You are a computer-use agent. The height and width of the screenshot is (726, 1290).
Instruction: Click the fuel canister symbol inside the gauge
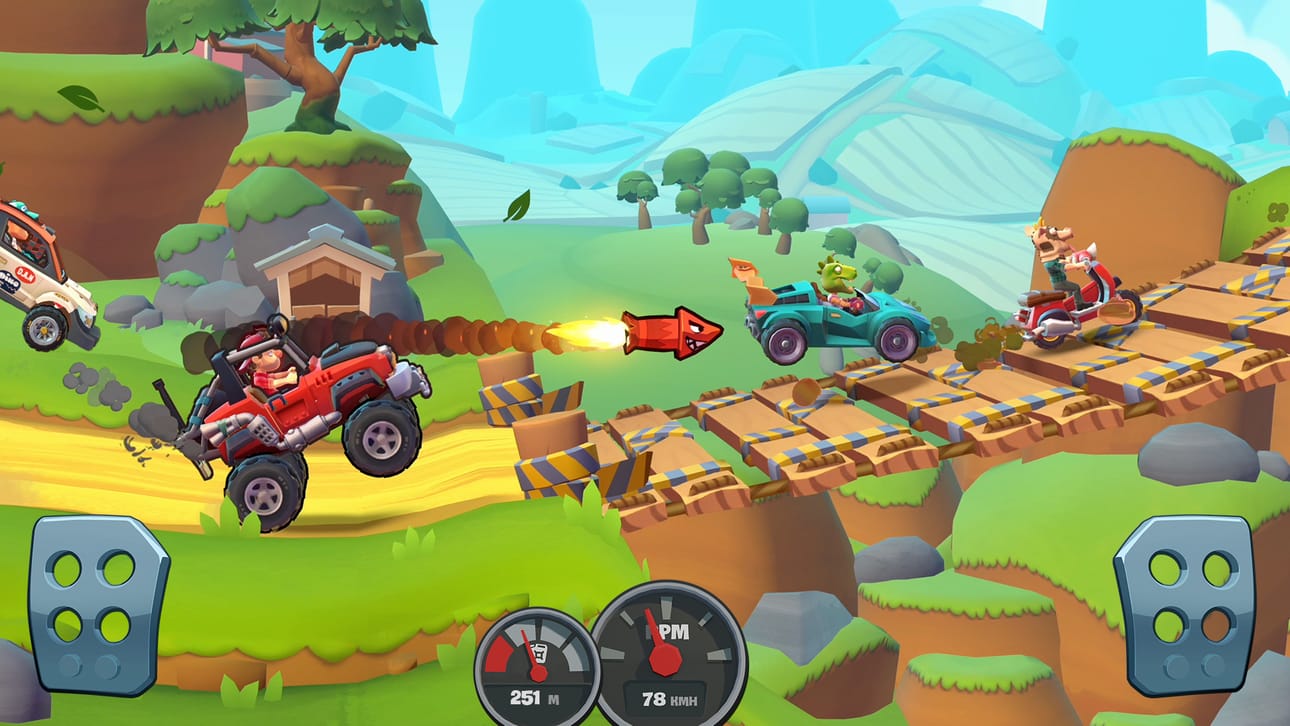[x=540, y=654]
